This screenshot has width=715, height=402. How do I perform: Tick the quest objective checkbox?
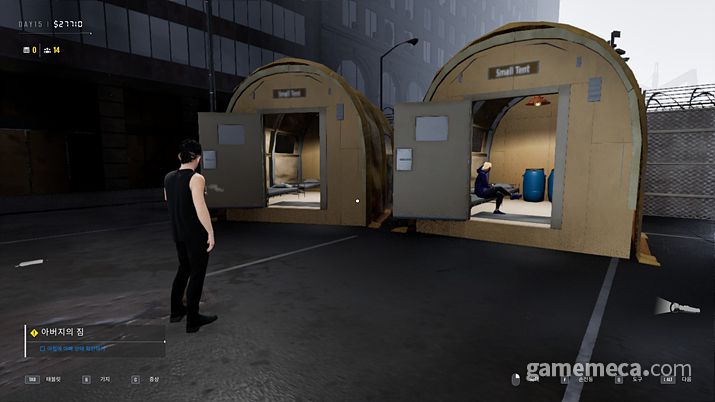tap(42, 349)
